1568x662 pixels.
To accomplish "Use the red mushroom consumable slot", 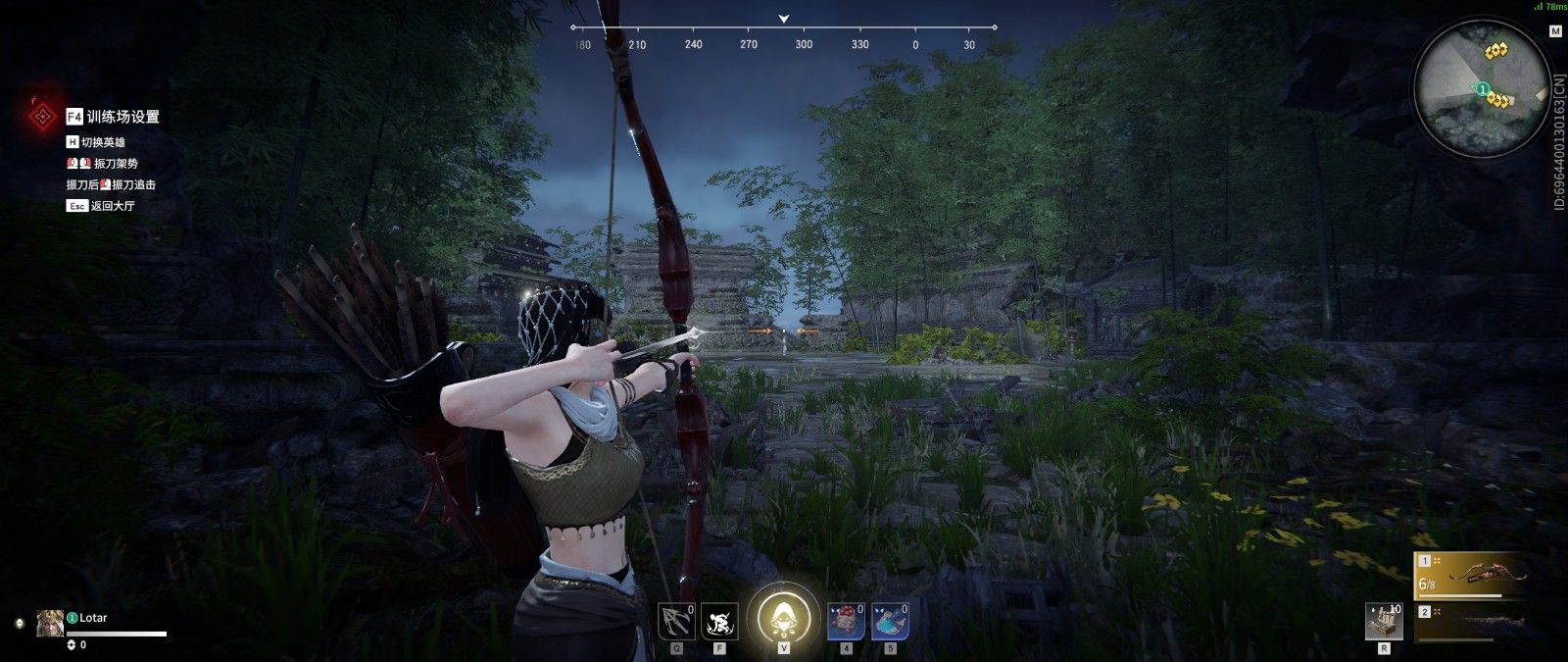I will [846, 622].
